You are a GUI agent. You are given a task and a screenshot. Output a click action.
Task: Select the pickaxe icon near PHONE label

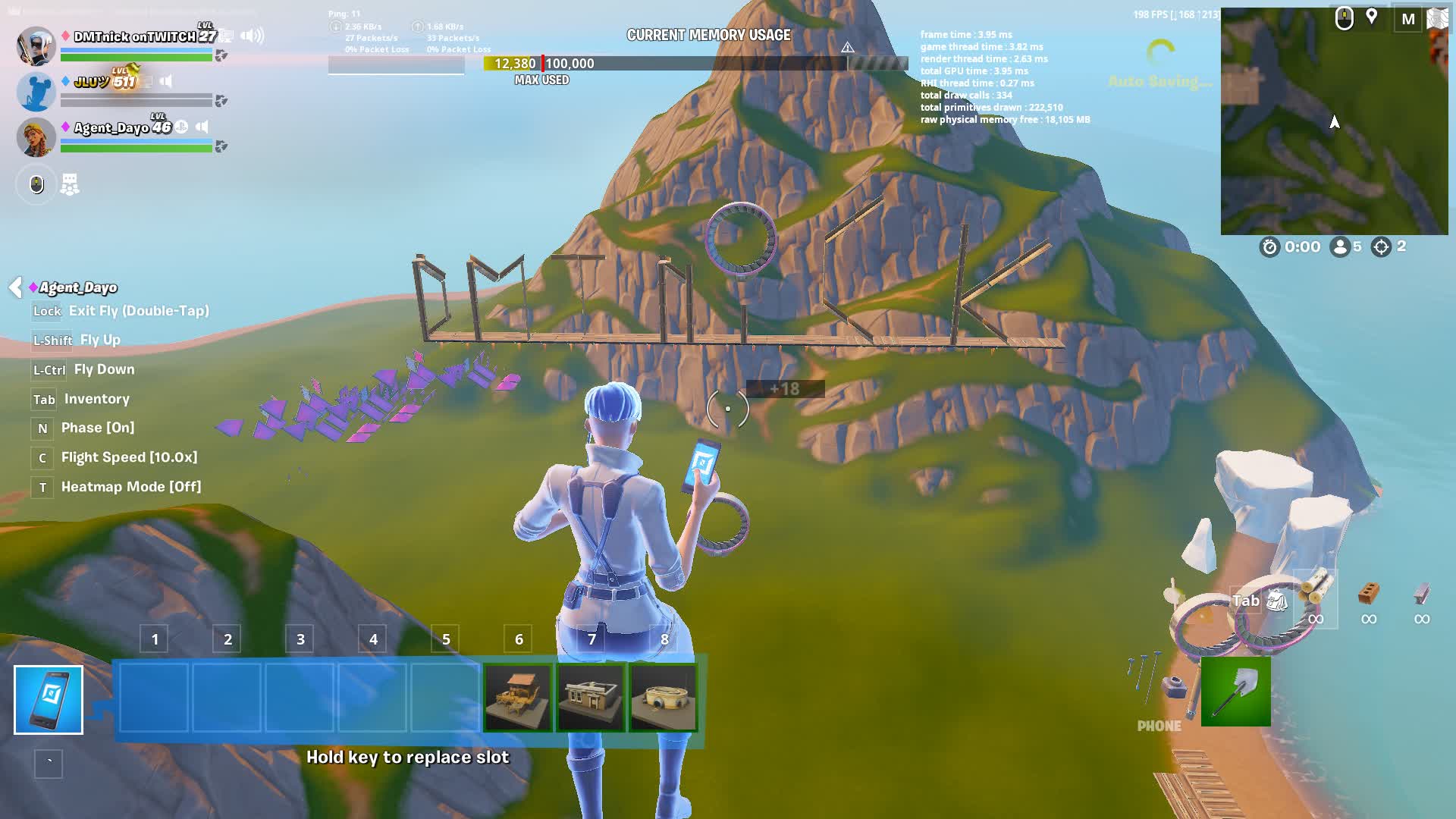click(1235, 692)
